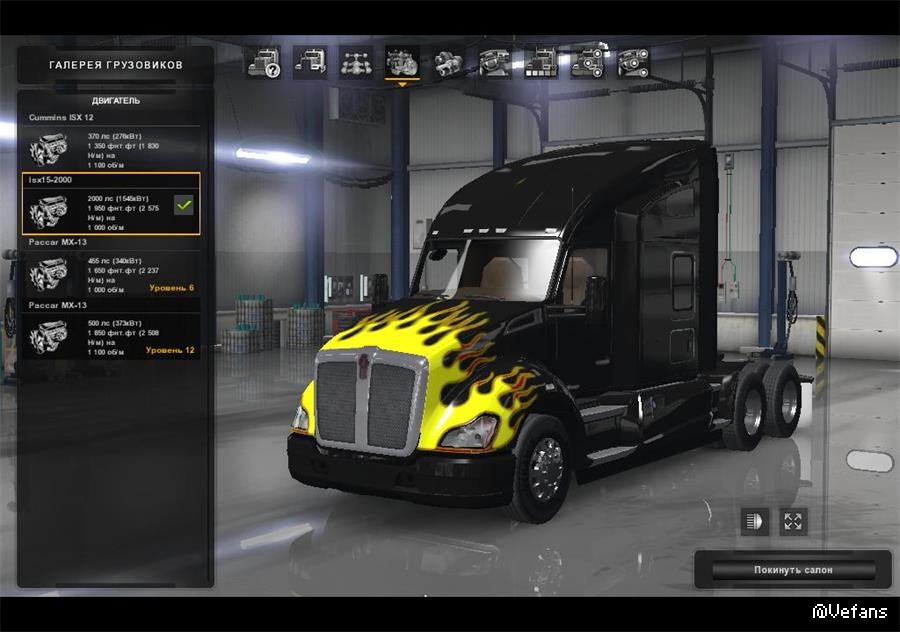Image resolution: width=900 pixels, height=632 pixels.
Task: Open the interior category tab
Action: [494, 63]
